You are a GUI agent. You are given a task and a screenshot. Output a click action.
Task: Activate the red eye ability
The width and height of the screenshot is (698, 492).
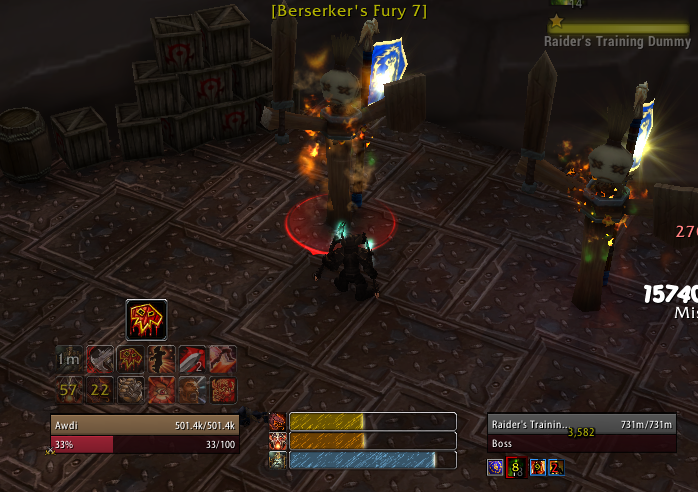point(161,389)
